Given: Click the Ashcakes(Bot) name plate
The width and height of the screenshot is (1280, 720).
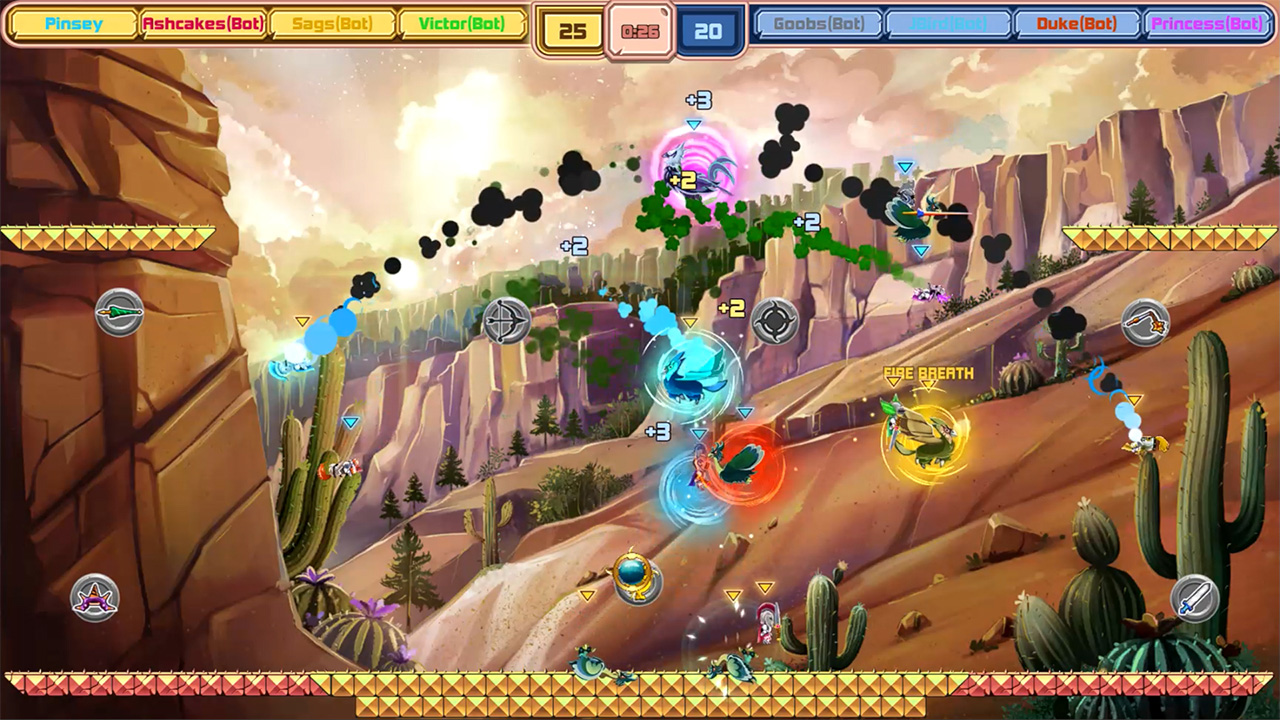Looking at the screenshot, I should pyautogui.click(x=203, y=22).
